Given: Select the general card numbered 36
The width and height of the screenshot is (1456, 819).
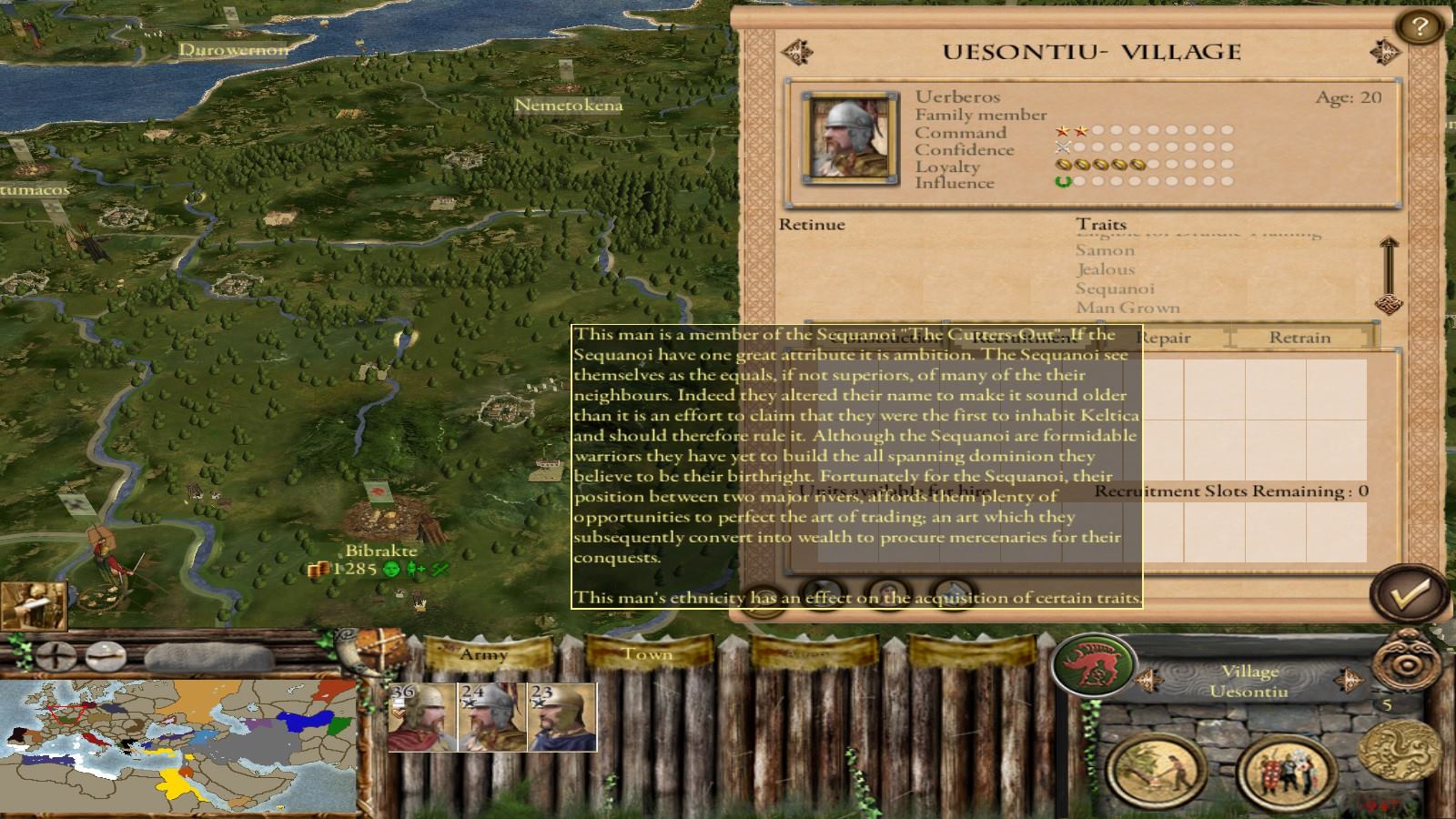Looking at the screenshot, I should point(421,717).
